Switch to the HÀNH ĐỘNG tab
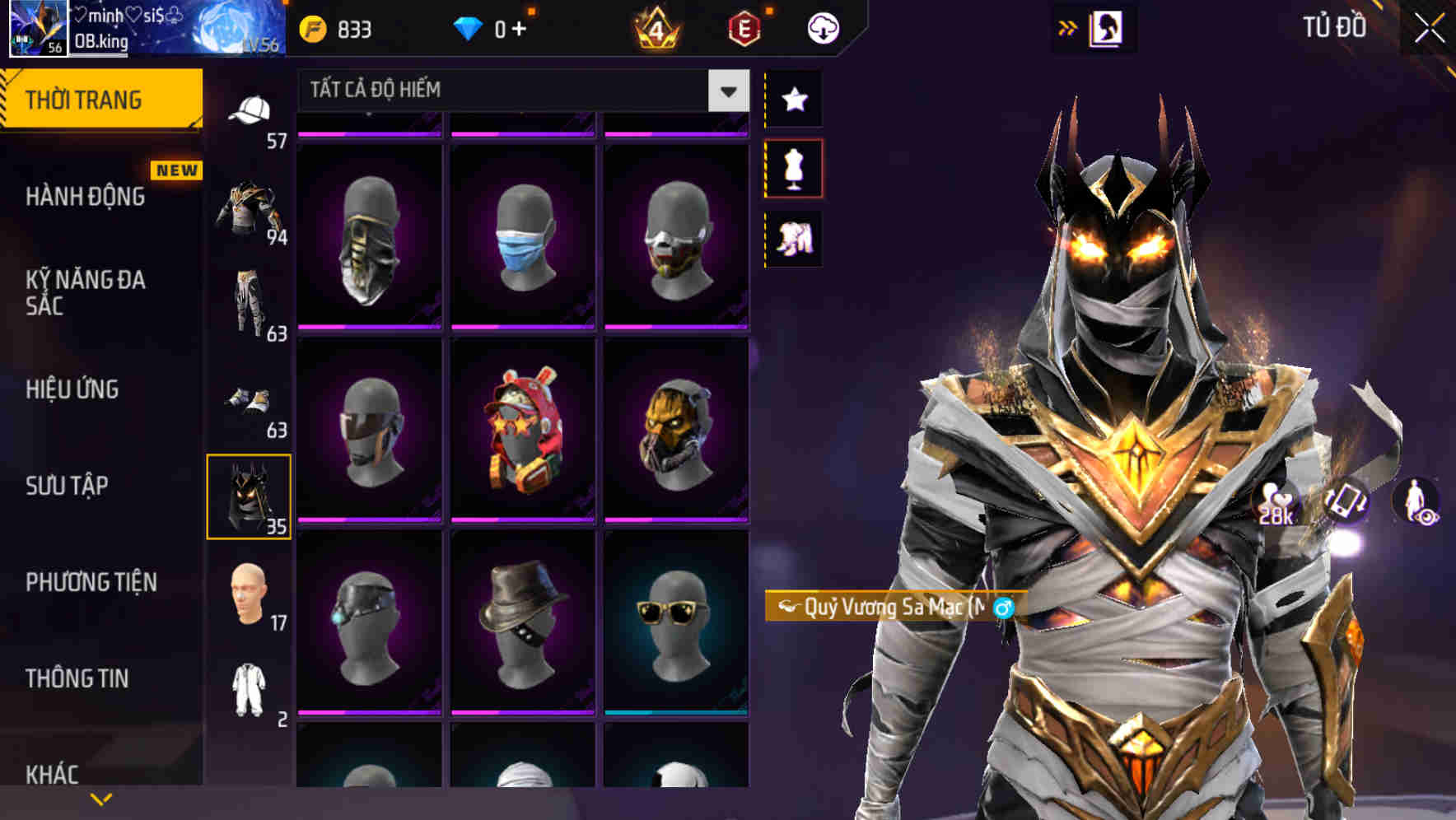Screen dimensions: 1456x820 85,198
